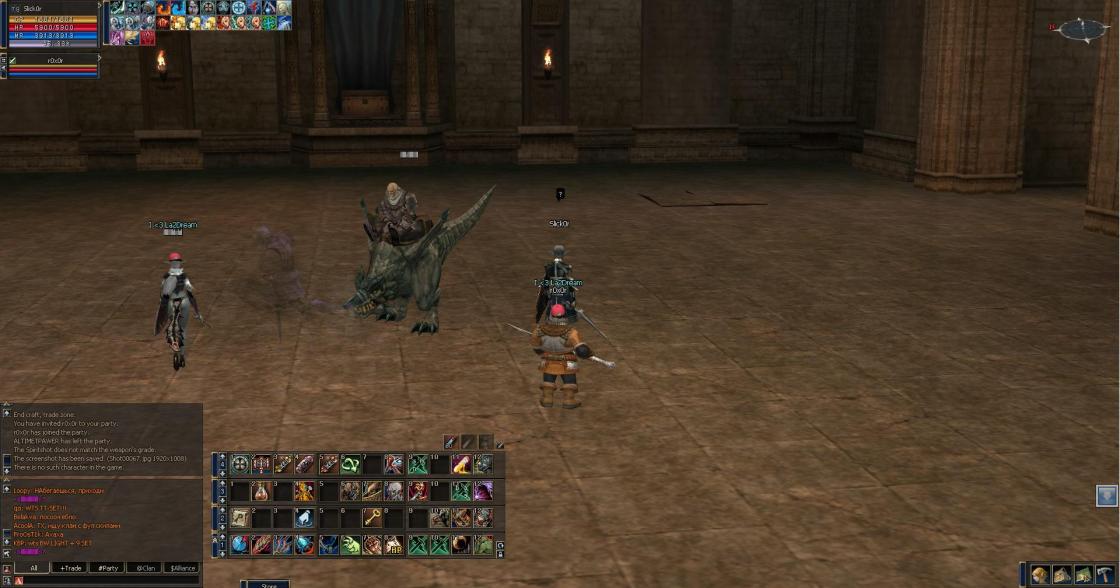Switch to the $Alliance chat tab
The width and height of the screenshot is (1120, 588).
[182, 567]
